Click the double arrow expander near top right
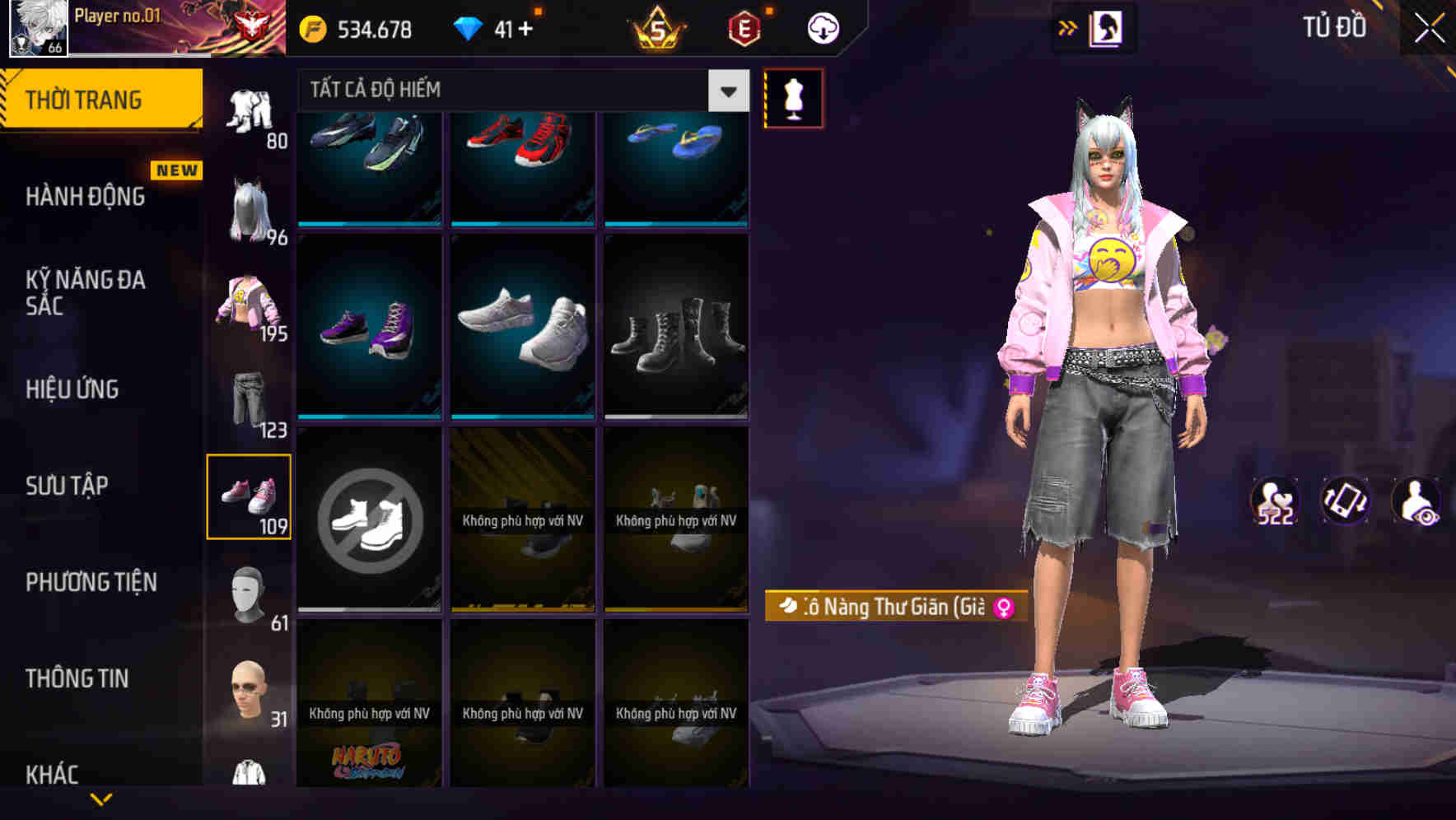 (x=1068, y=27)
